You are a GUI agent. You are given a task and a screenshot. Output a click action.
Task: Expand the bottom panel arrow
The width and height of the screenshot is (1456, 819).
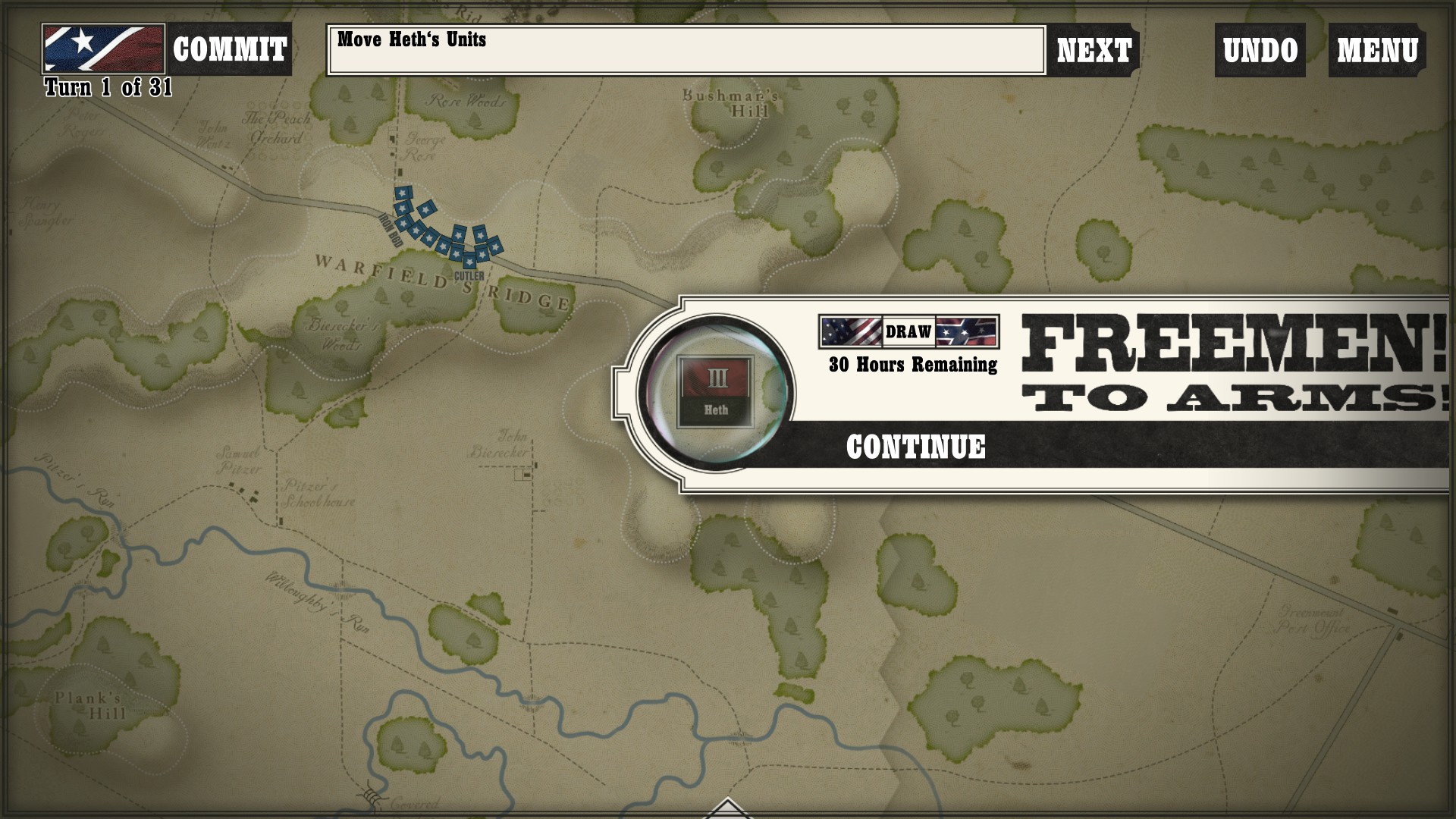coord(727,808)
